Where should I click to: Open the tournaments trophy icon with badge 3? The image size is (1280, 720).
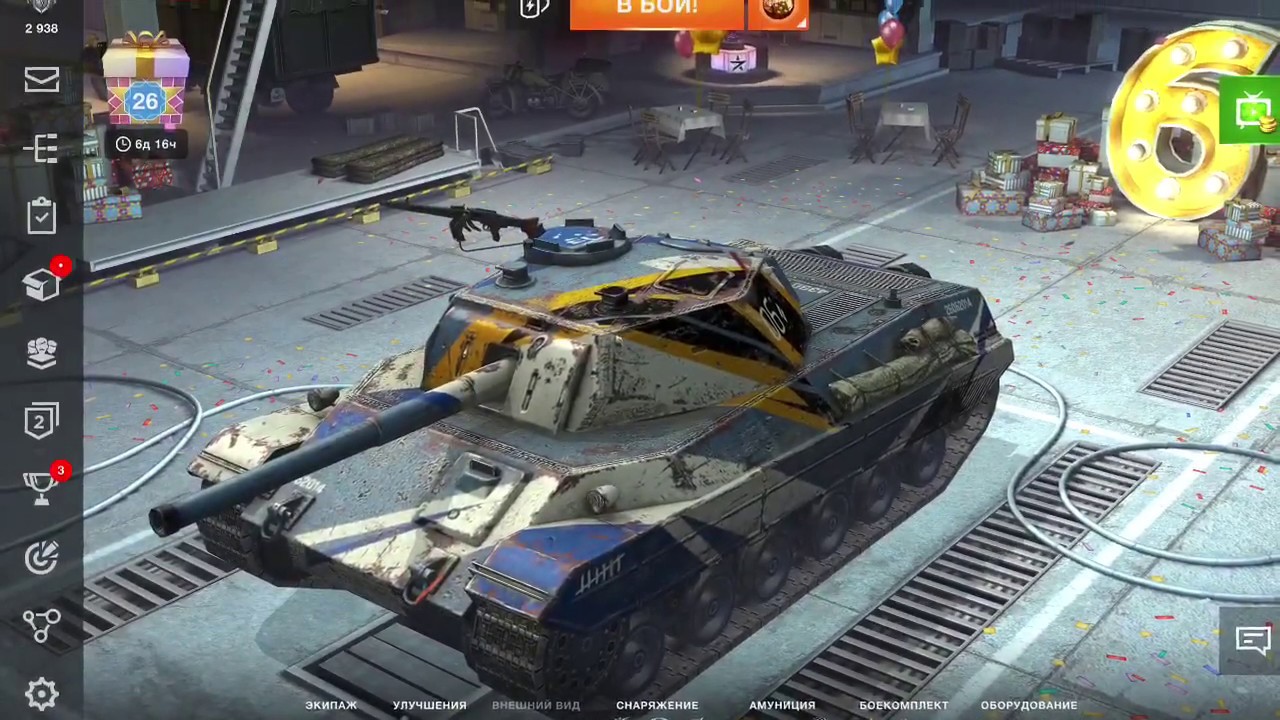pos(41,487)
